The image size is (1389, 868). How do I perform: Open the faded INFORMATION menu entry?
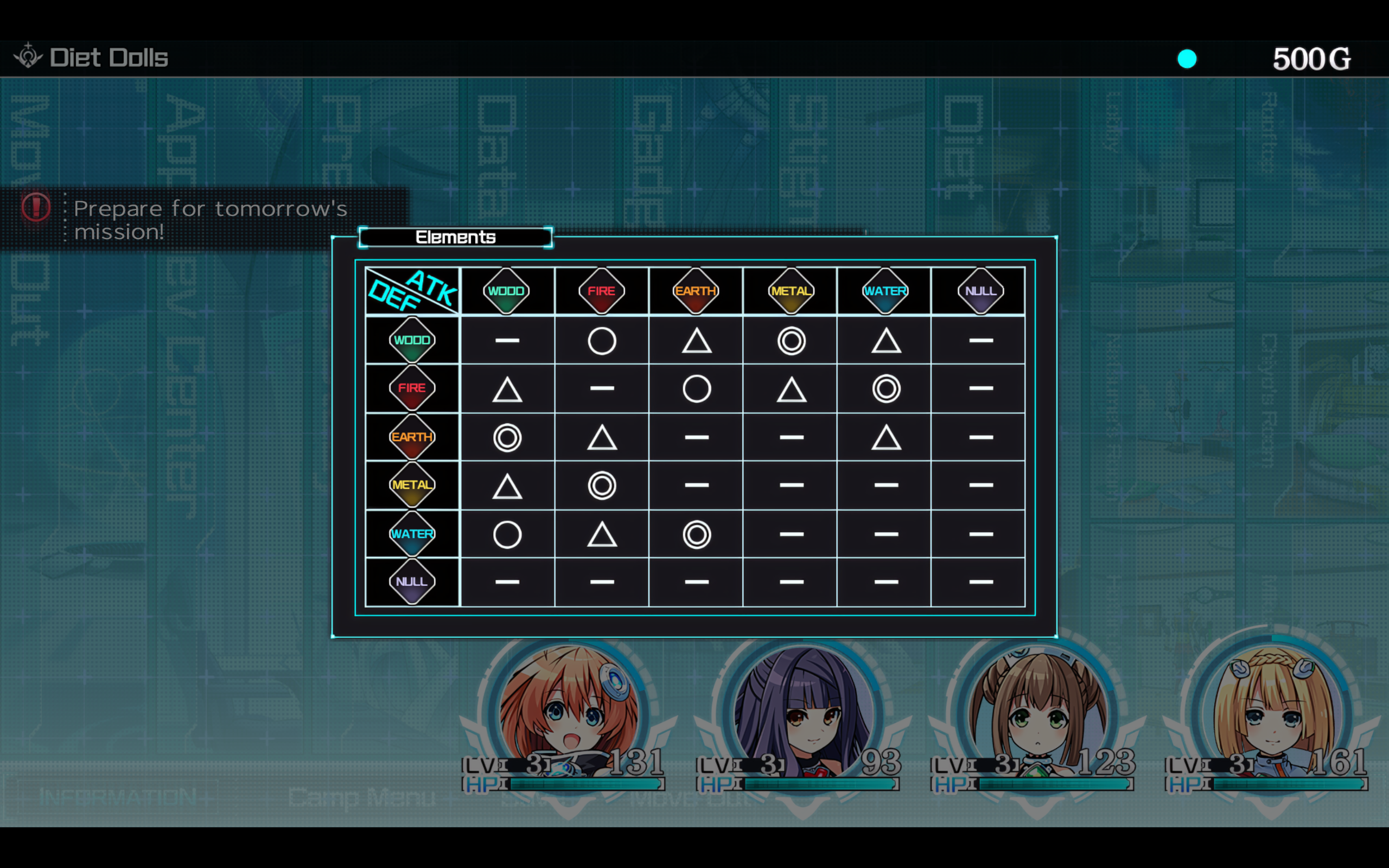(x=118, y=797)
